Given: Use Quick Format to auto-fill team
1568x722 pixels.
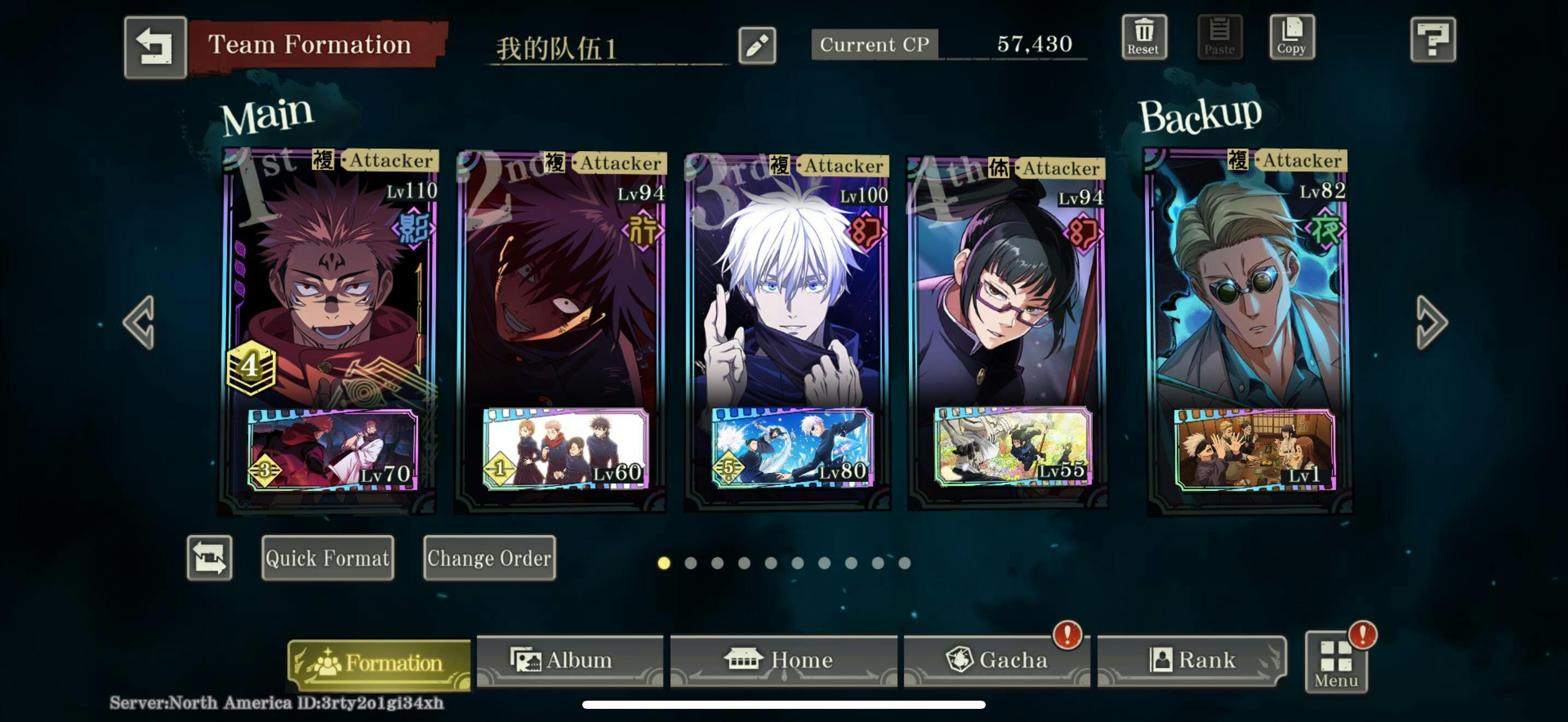Looking at the screenshot, I should click(x=327, y=557).
